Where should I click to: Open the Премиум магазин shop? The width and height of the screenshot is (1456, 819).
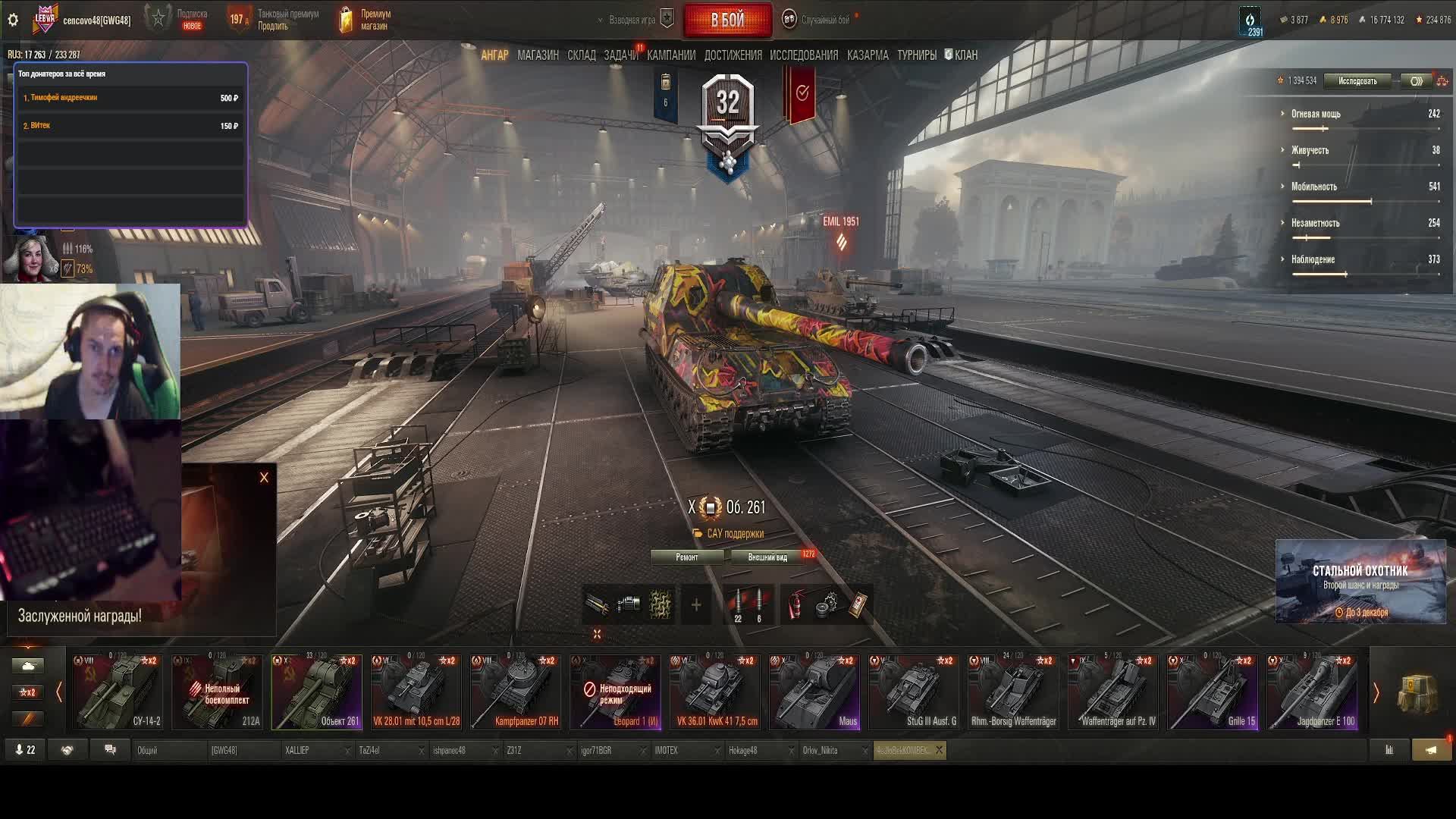[366, 20]
